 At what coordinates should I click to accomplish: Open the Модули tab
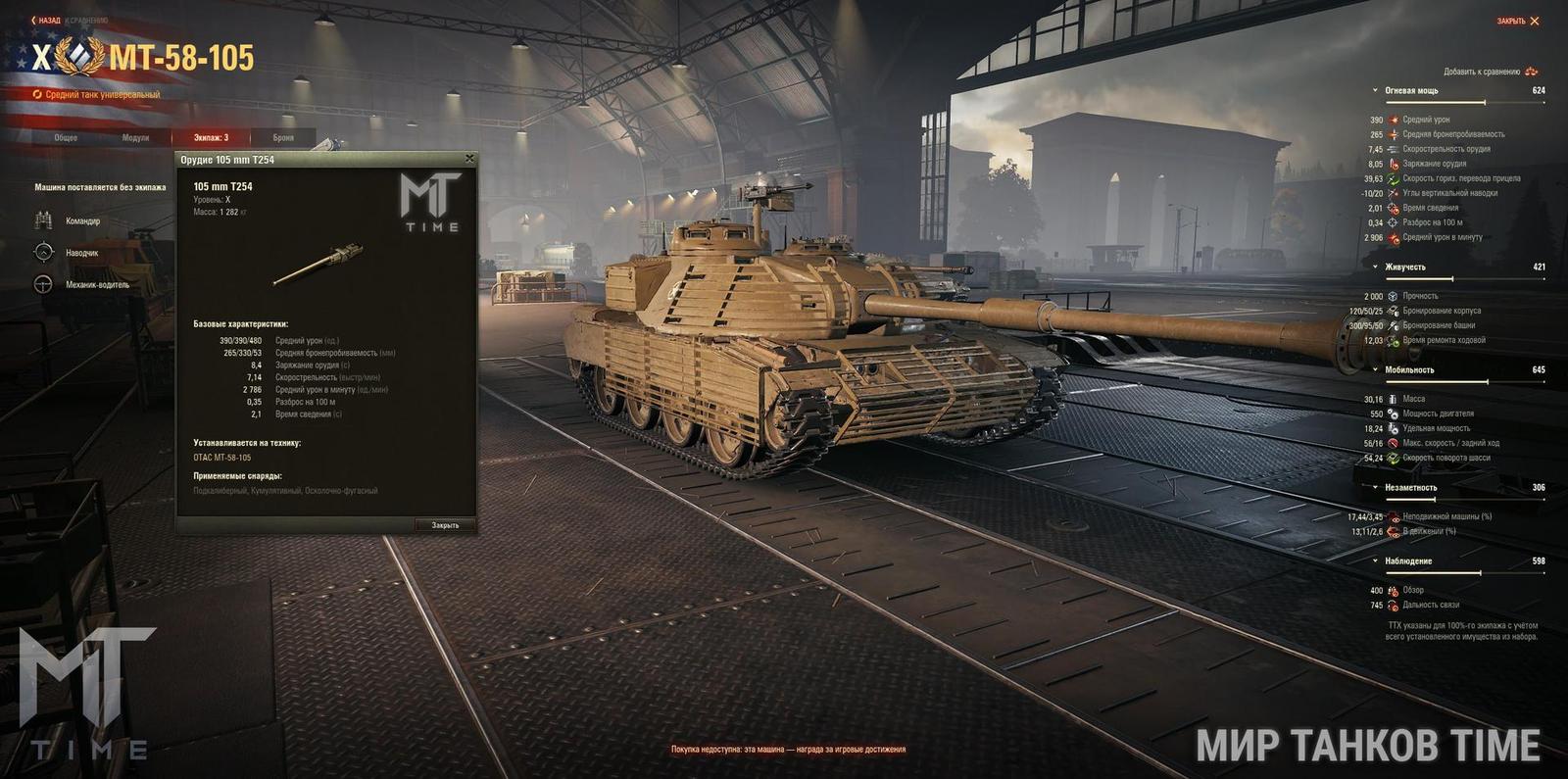[x=135, y=138]
